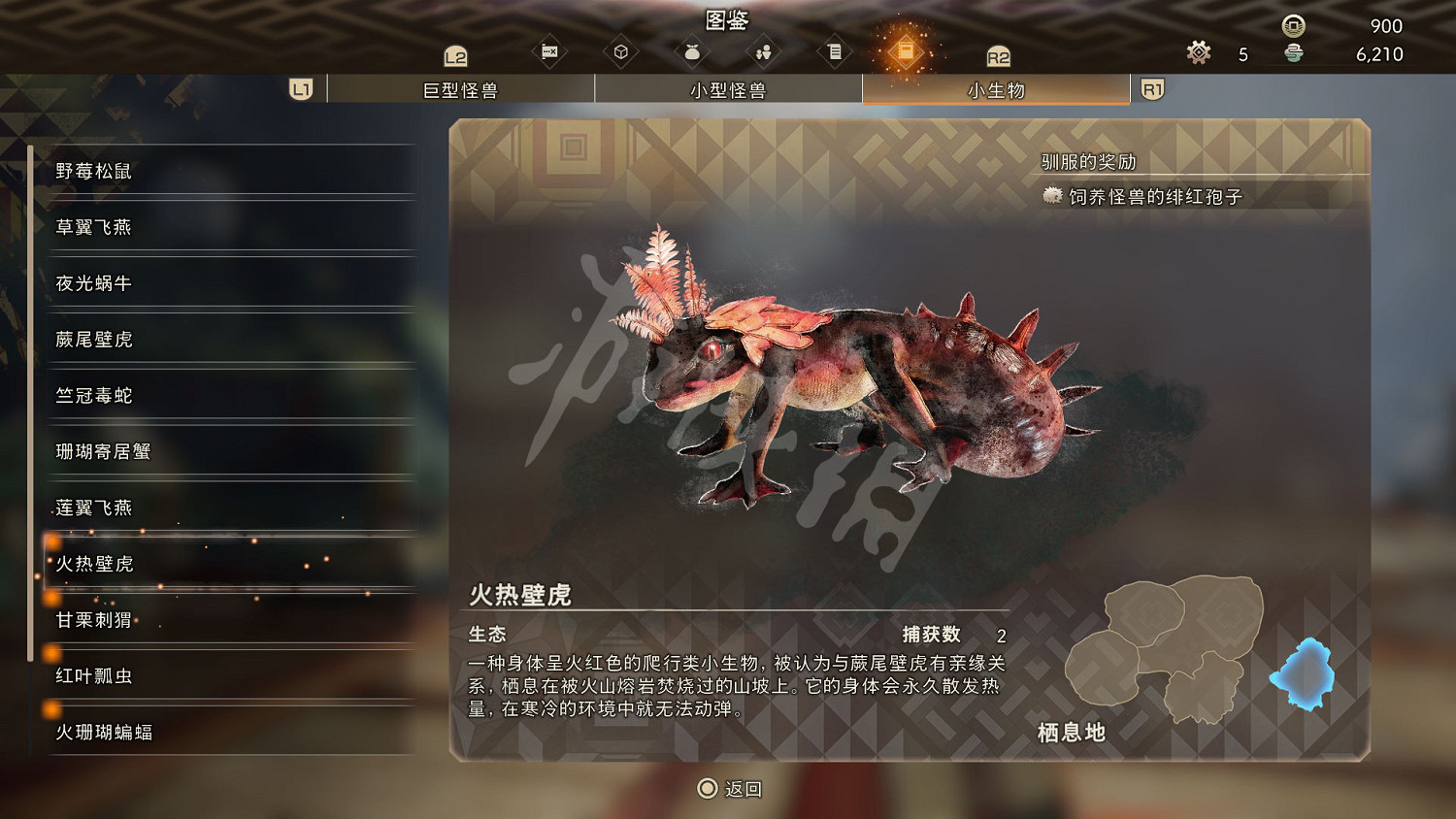The image size is (1456, 819).
Task: Open the party members icon
Action: (763, 53)
